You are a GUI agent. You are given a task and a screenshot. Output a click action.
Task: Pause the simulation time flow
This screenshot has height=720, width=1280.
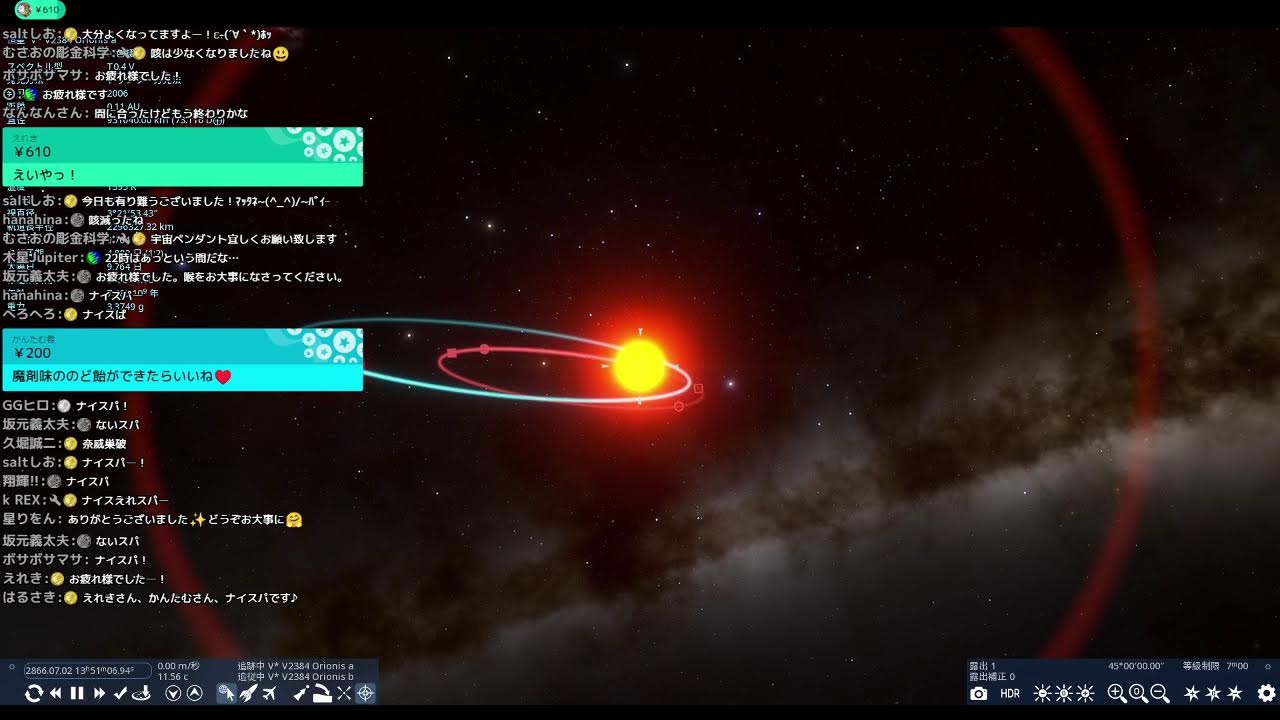pyautogui.click(x=76, y=693)
